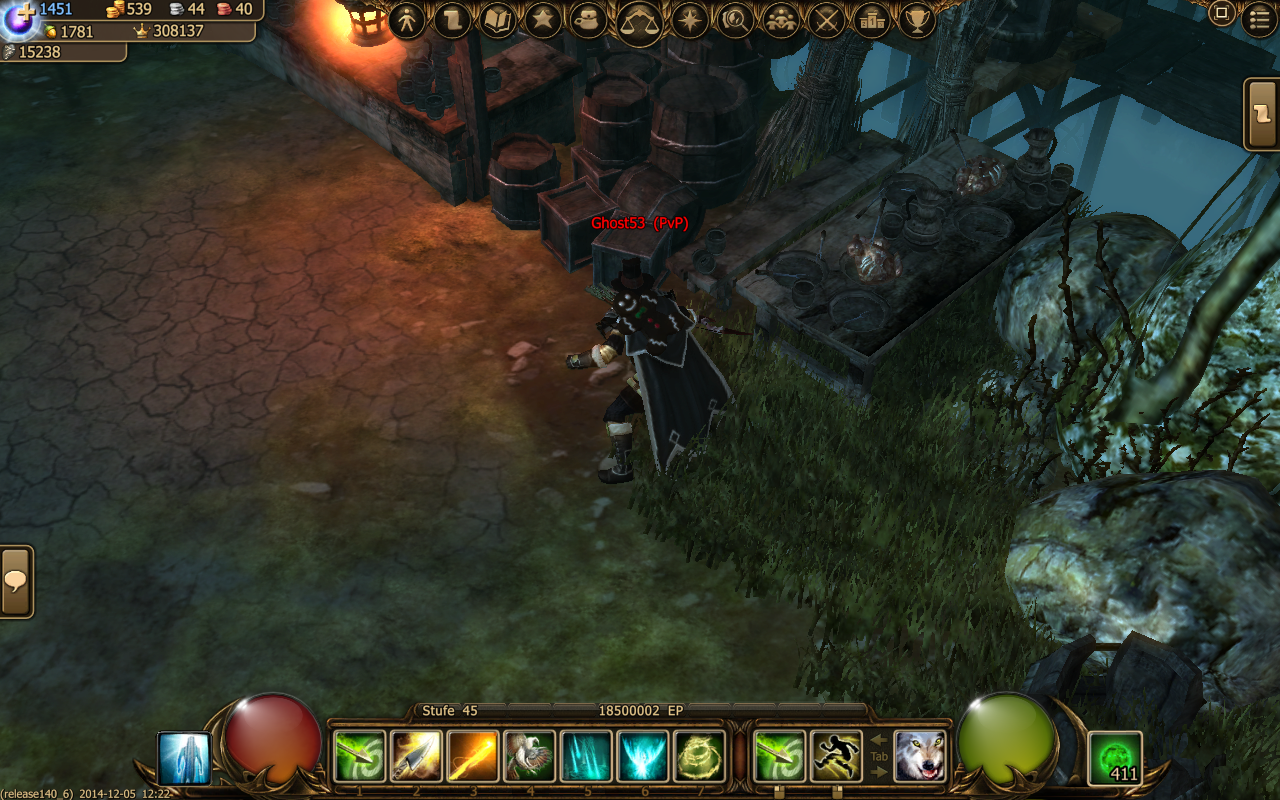Activate the wolf companion skill
Screen dimensions: 1280x800
[x=920, y=756]
